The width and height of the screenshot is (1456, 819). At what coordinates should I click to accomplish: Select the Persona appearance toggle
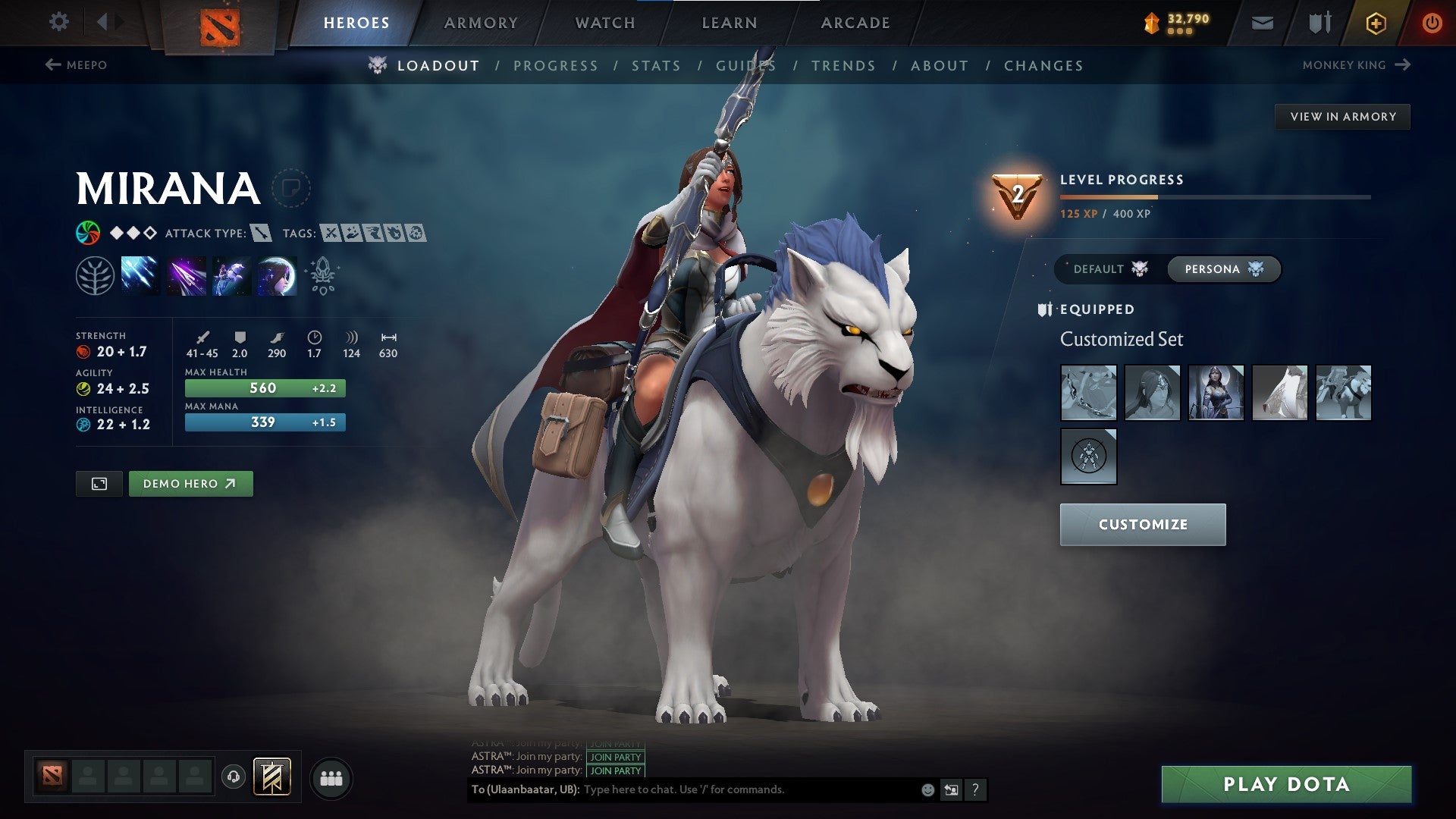pos(1222,268)
